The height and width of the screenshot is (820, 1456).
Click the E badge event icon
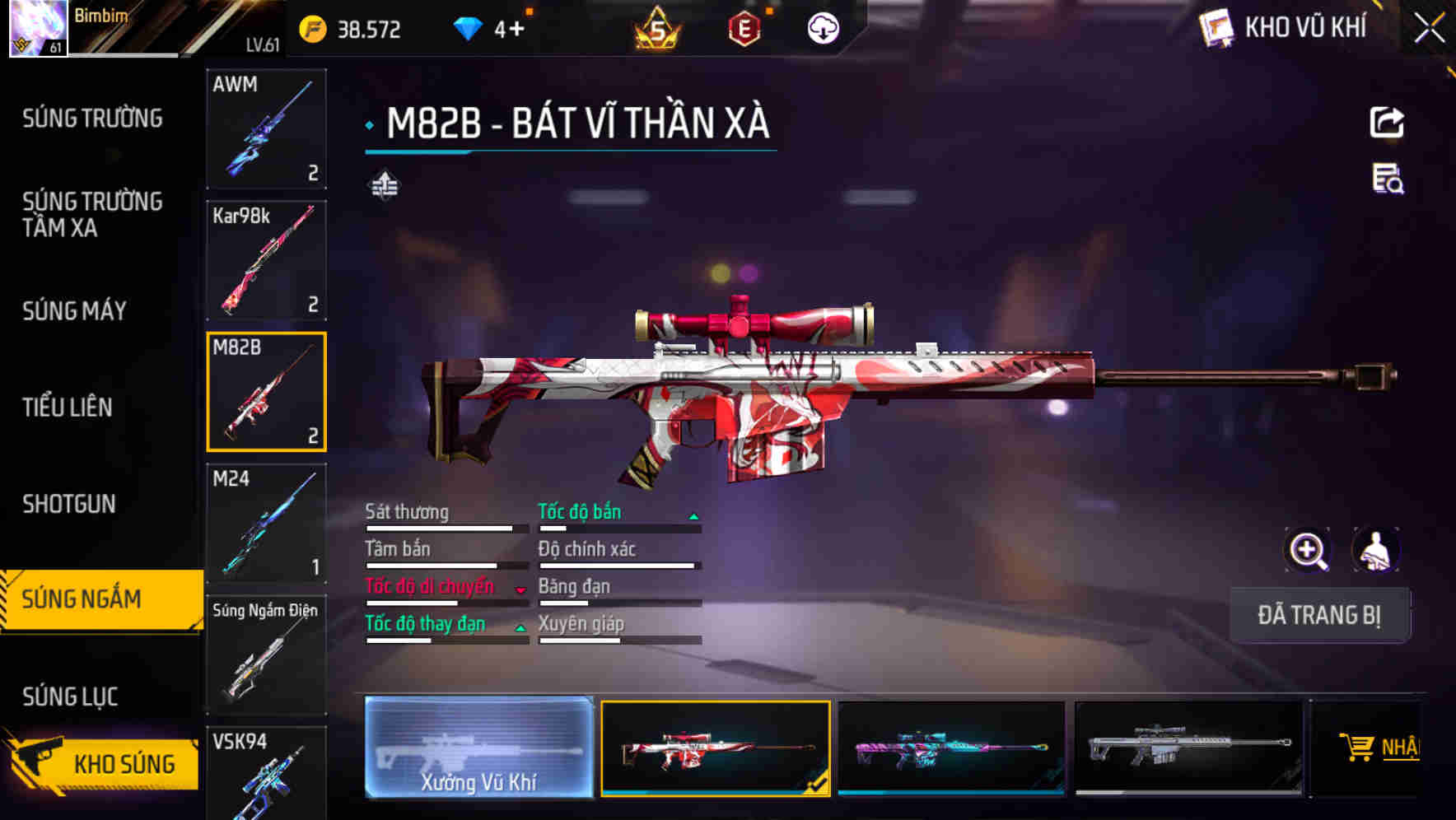click(745, 27)
